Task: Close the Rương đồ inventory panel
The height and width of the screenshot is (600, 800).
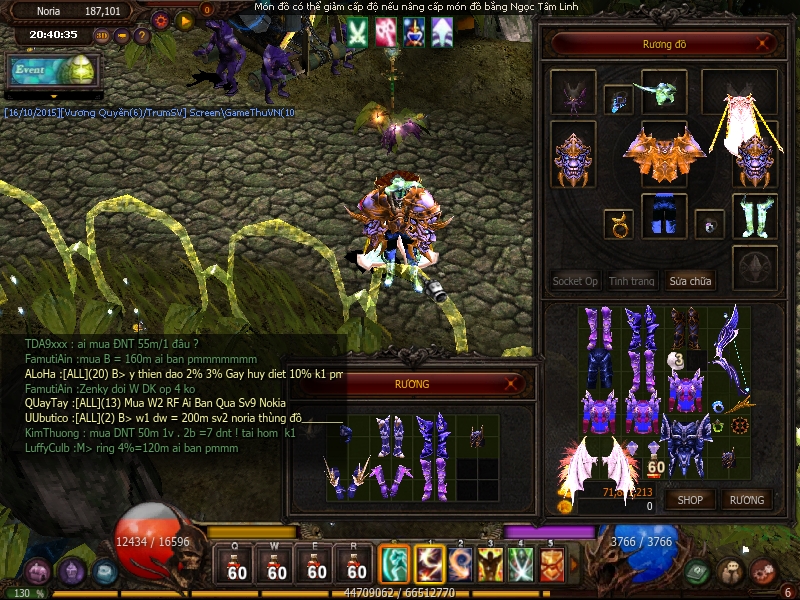Action: pyautogui.click(x=764, y=43)
